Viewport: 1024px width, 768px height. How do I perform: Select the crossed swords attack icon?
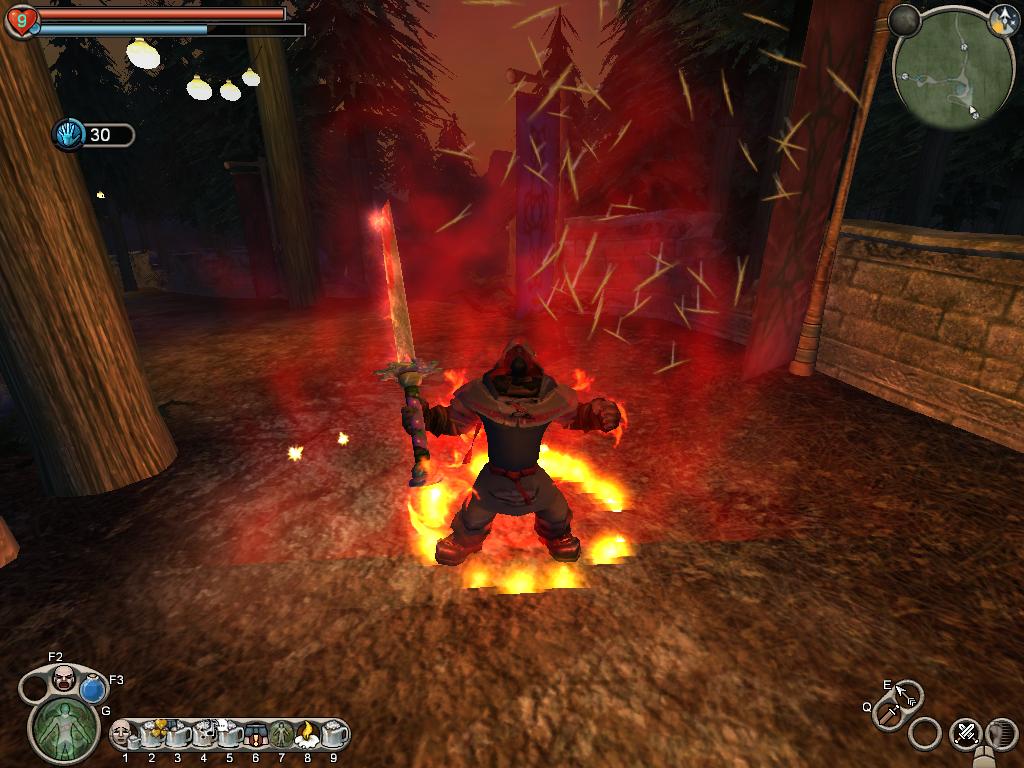[x=966, y=734]
